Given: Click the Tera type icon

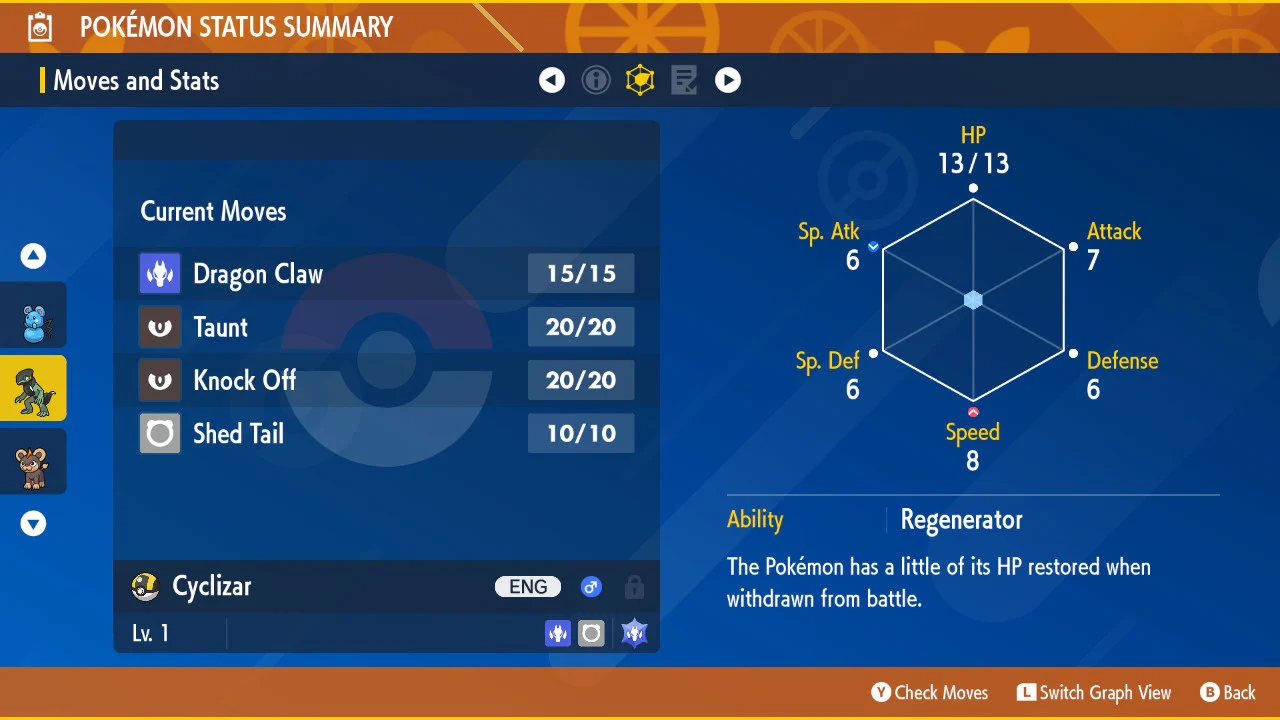Looking at the screenshot, I should [x=634, y=633].
